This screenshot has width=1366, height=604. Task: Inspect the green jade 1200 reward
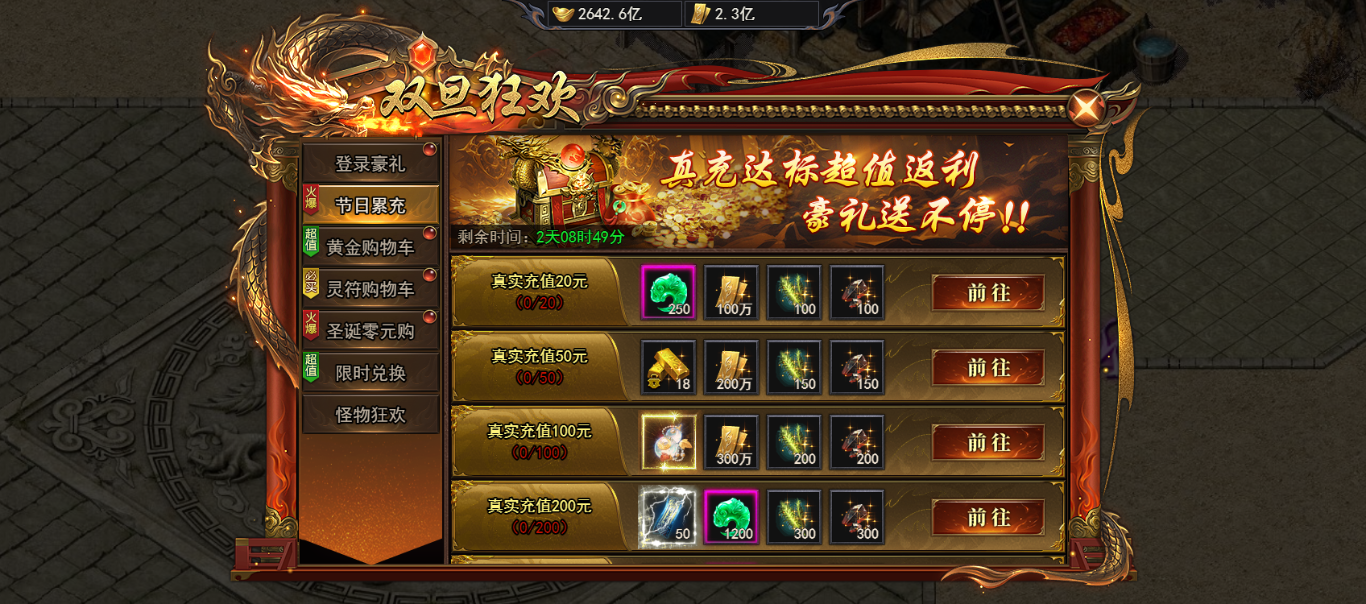[731, 517]
